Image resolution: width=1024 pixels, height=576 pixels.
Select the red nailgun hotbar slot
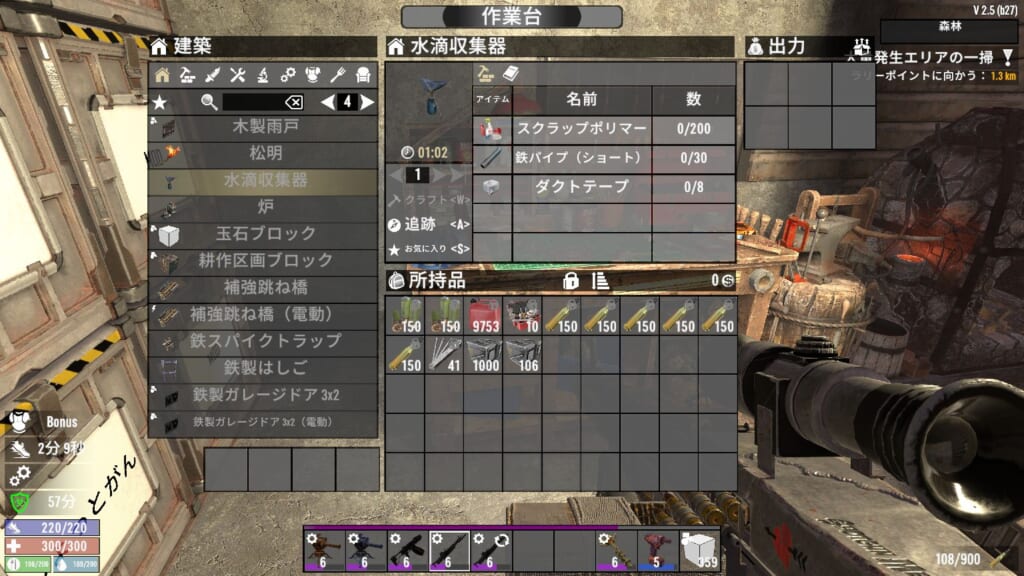(x=657, y=548)
